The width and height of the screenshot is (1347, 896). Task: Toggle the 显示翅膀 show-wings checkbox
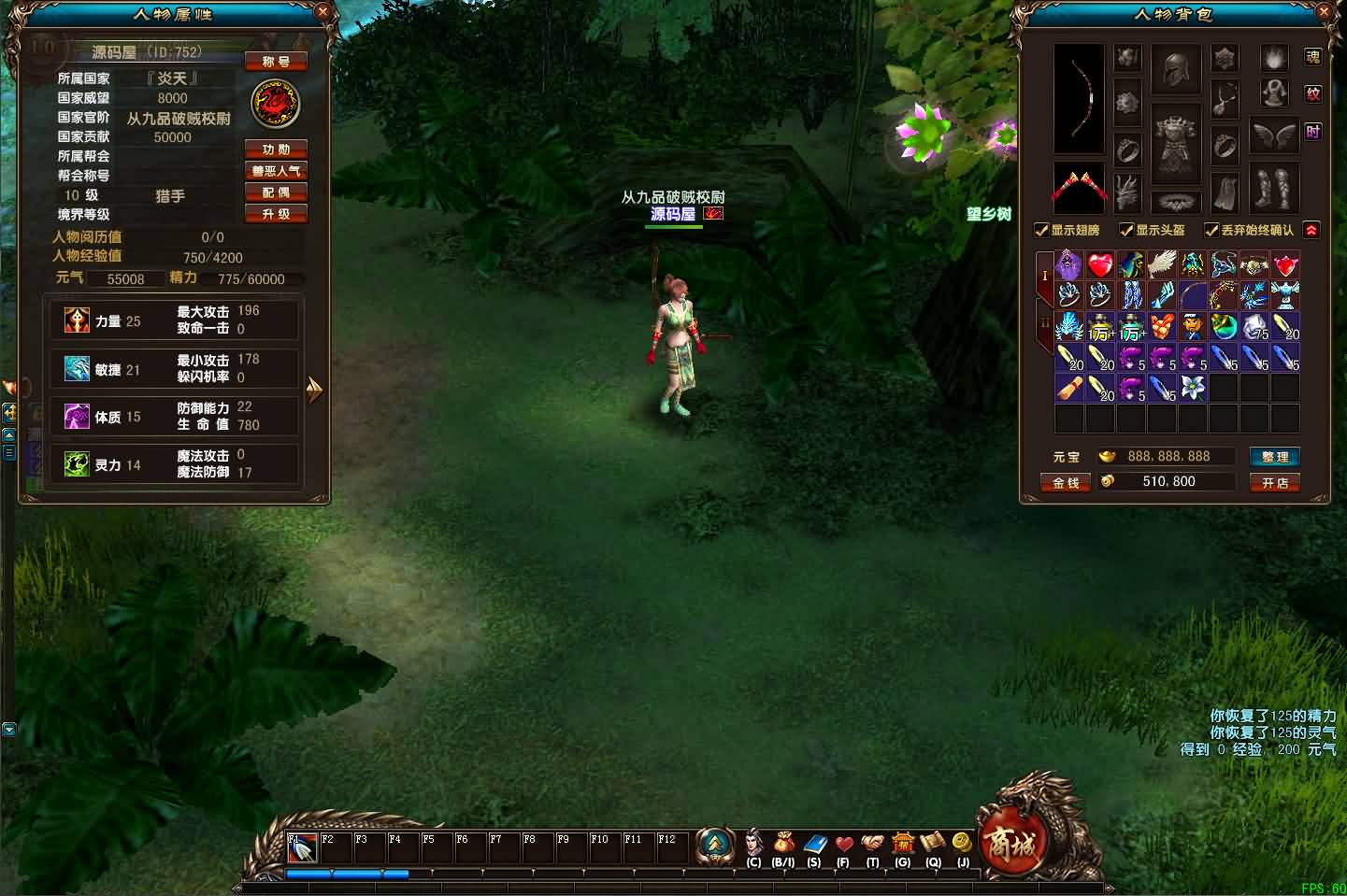(x=1040, y=229)
